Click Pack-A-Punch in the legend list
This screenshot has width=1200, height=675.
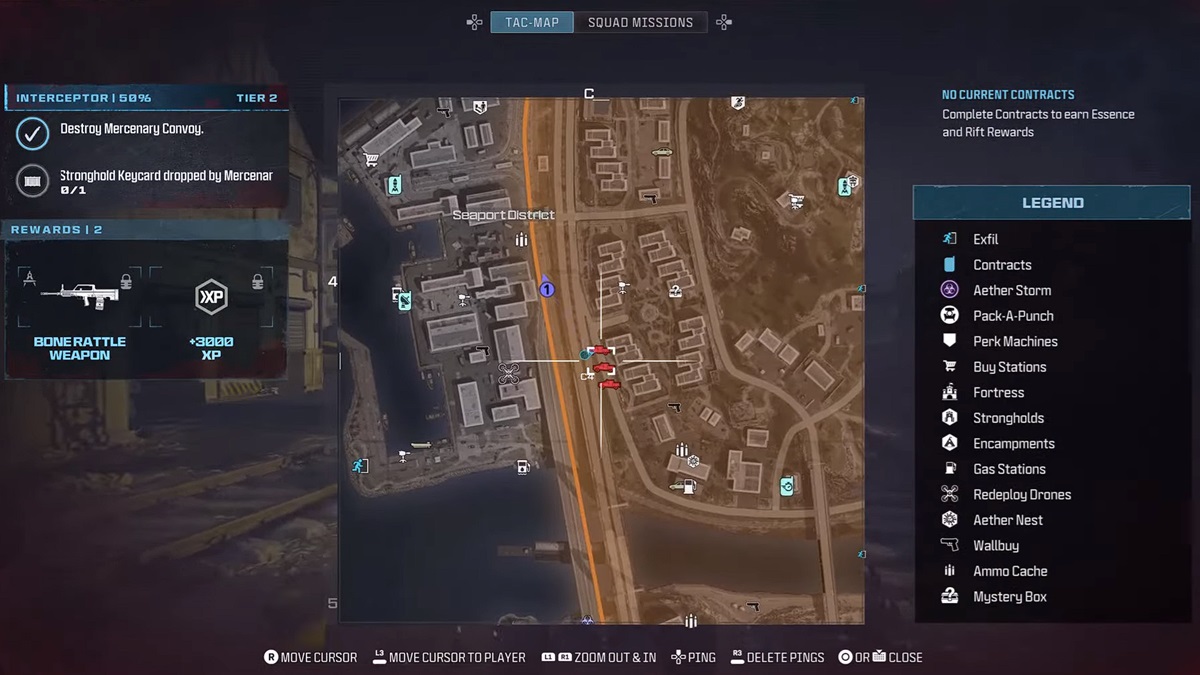(1013, 316)
